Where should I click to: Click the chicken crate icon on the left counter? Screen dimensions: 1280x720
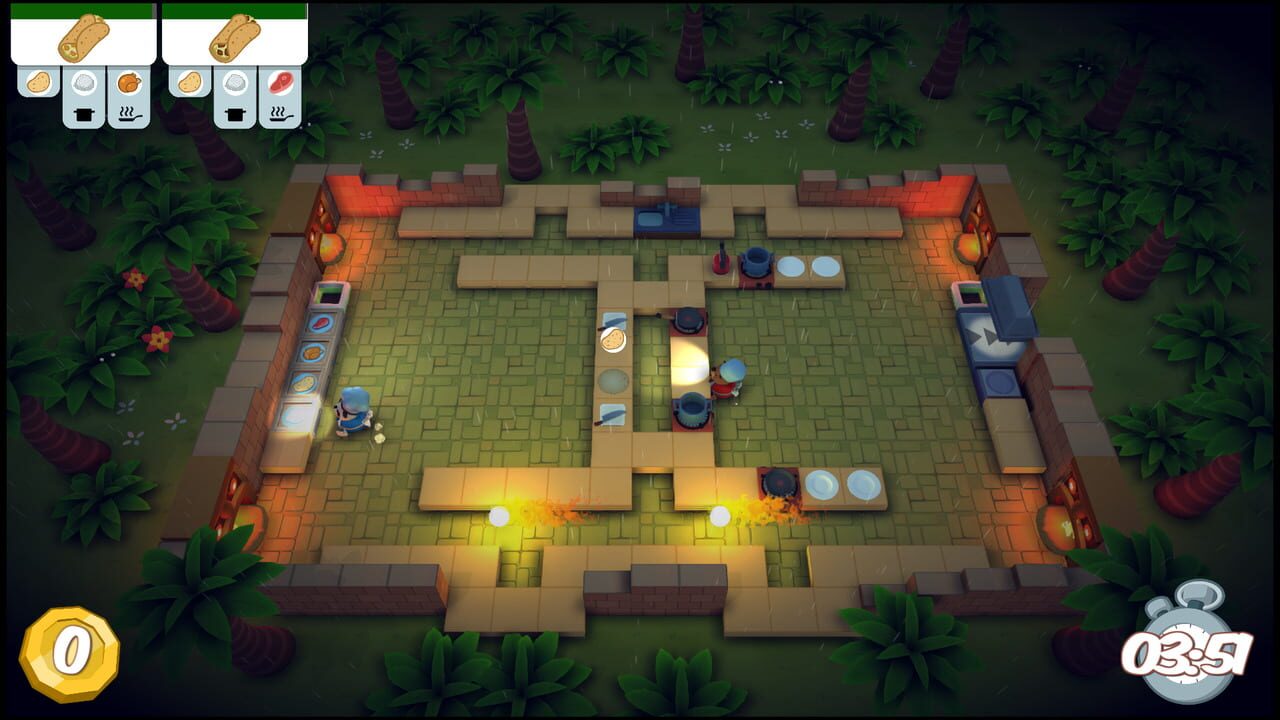point(313,352)
